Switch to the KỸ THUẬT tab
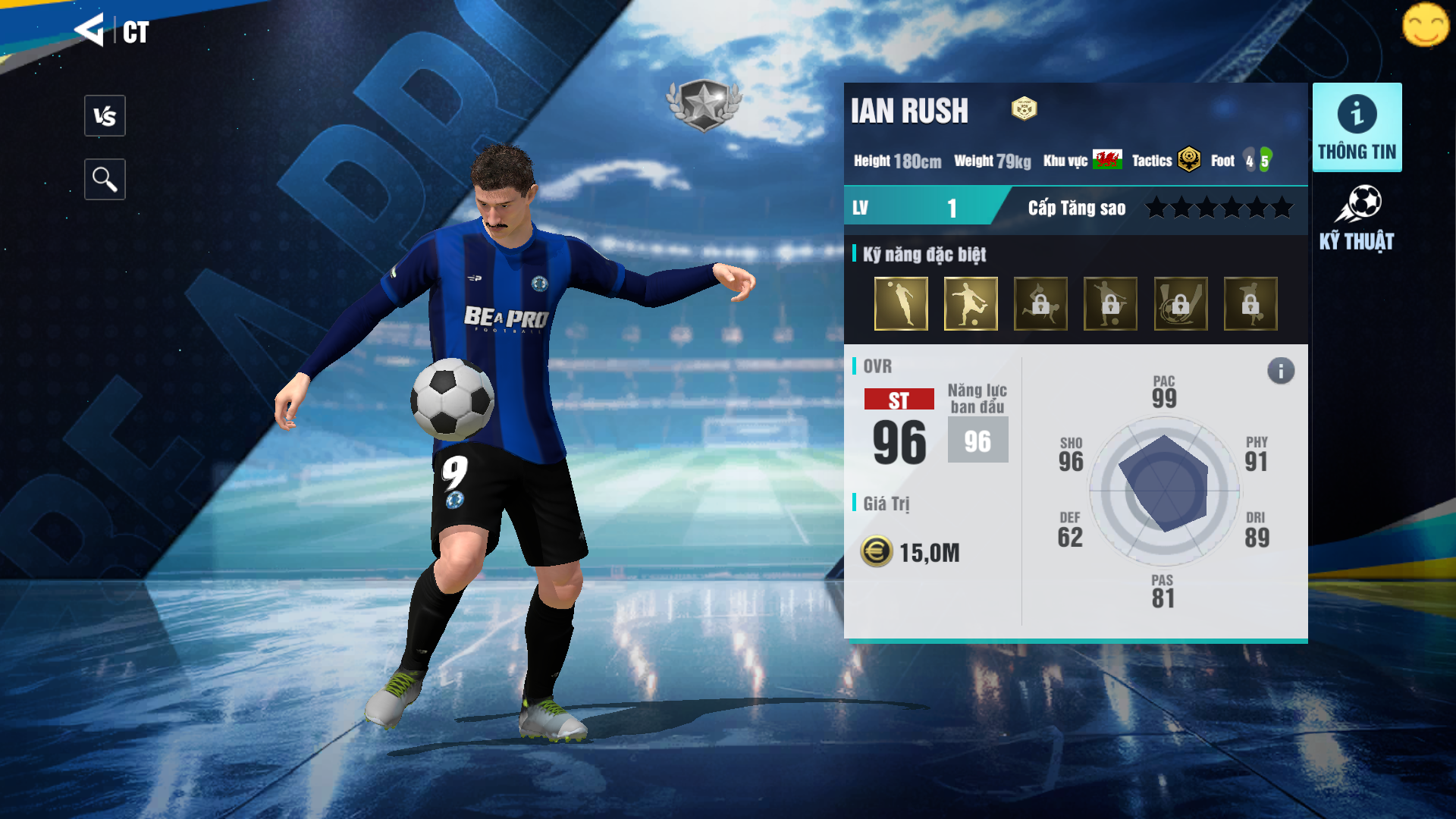The height and width of the screenshot is (819, 1456). coord(1357,218)
